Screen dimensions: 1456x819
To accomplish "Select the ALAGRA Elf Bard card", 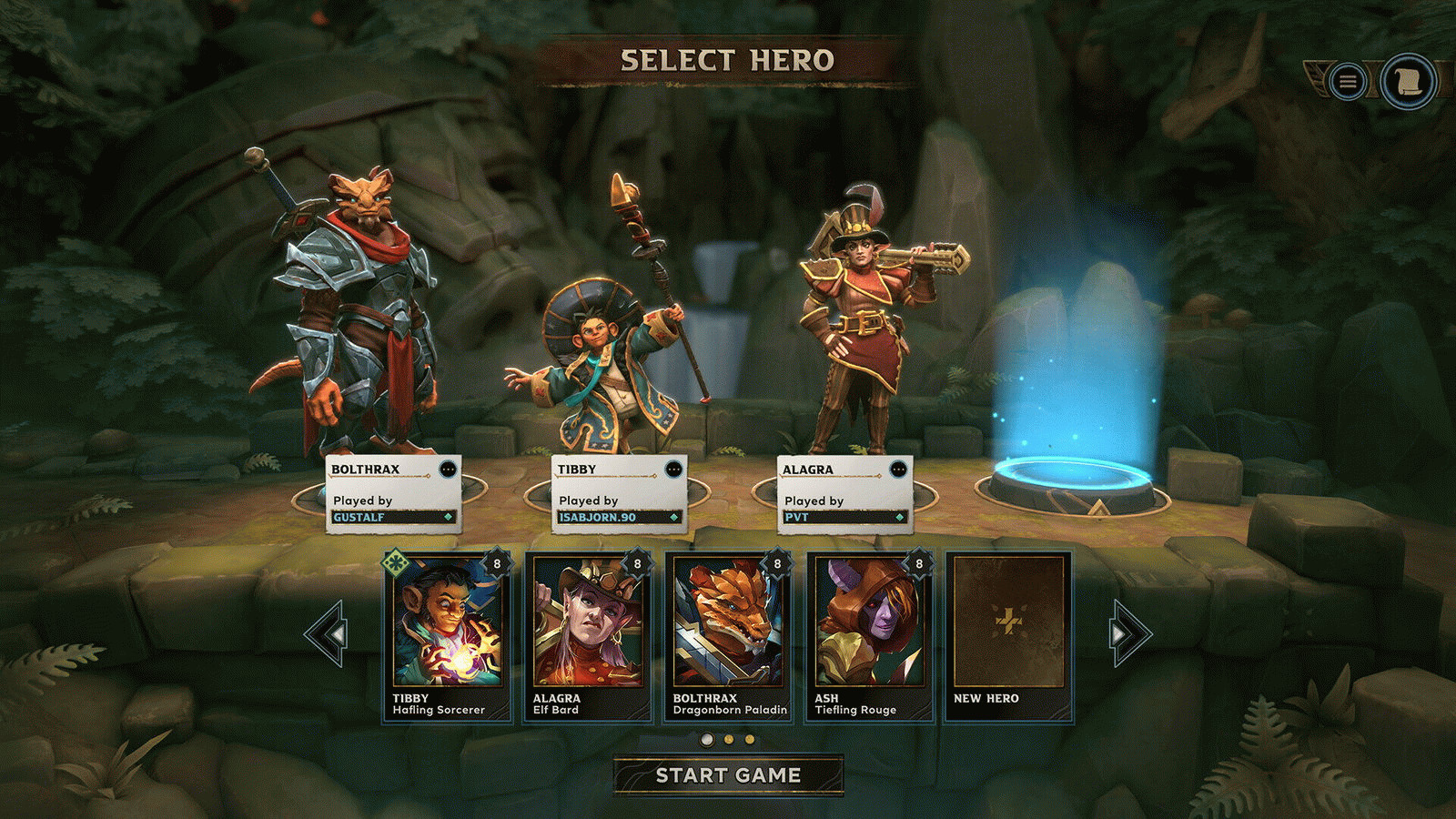I will 589,637.
